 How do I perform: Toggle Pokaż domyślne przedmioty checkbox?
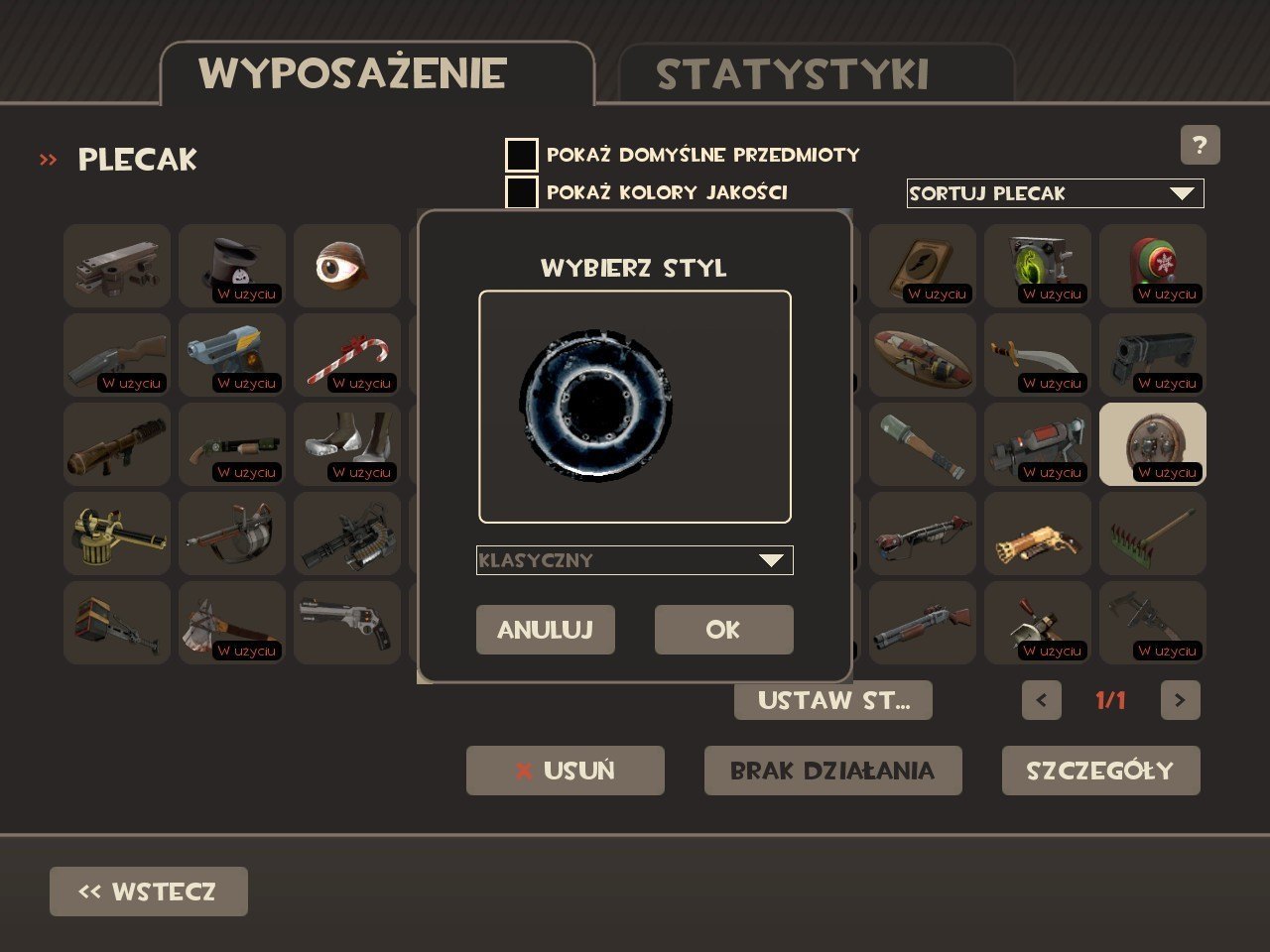(522, 156)
